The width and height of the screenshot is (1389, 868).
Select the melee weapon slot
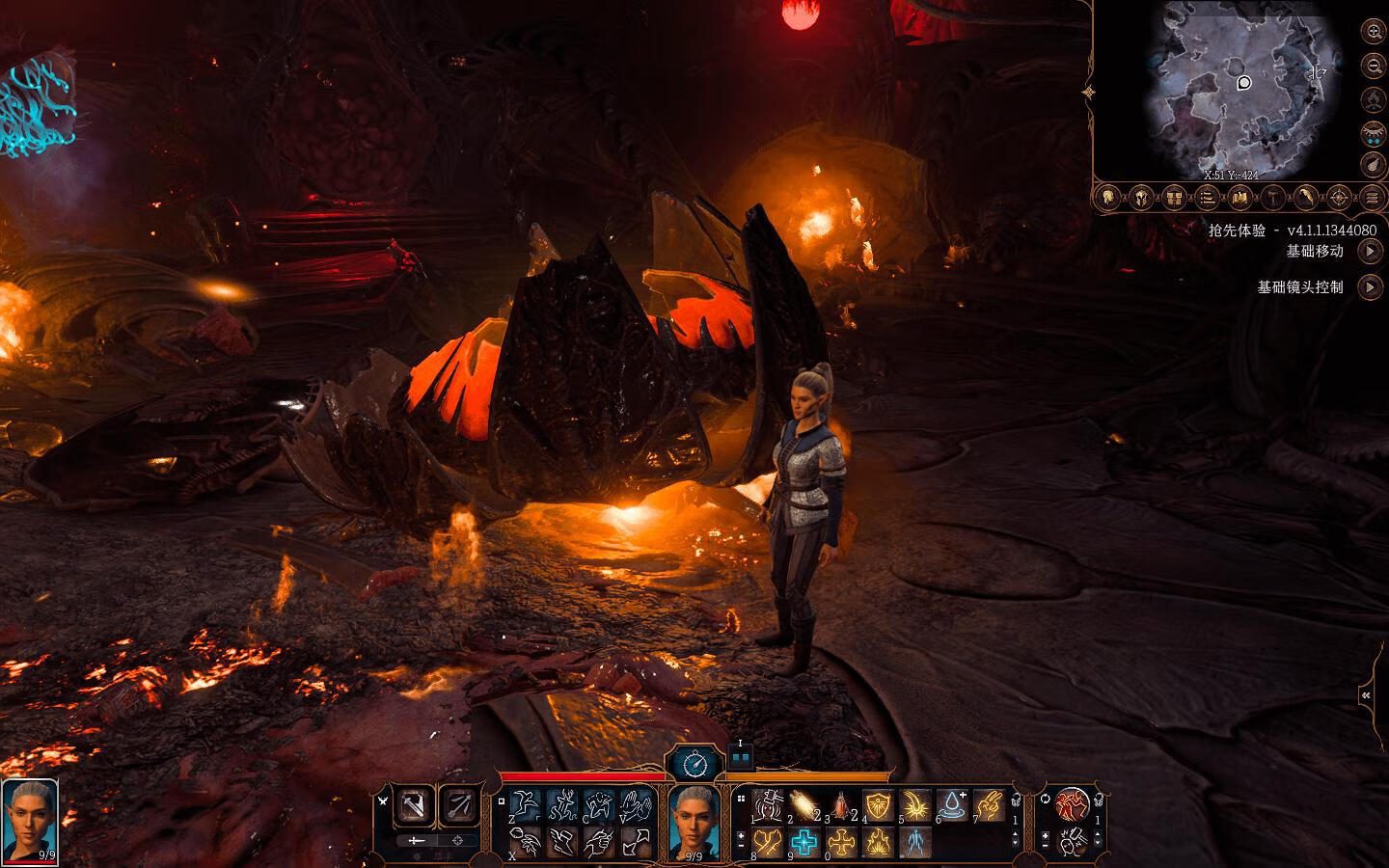click(x=414, y=806)
